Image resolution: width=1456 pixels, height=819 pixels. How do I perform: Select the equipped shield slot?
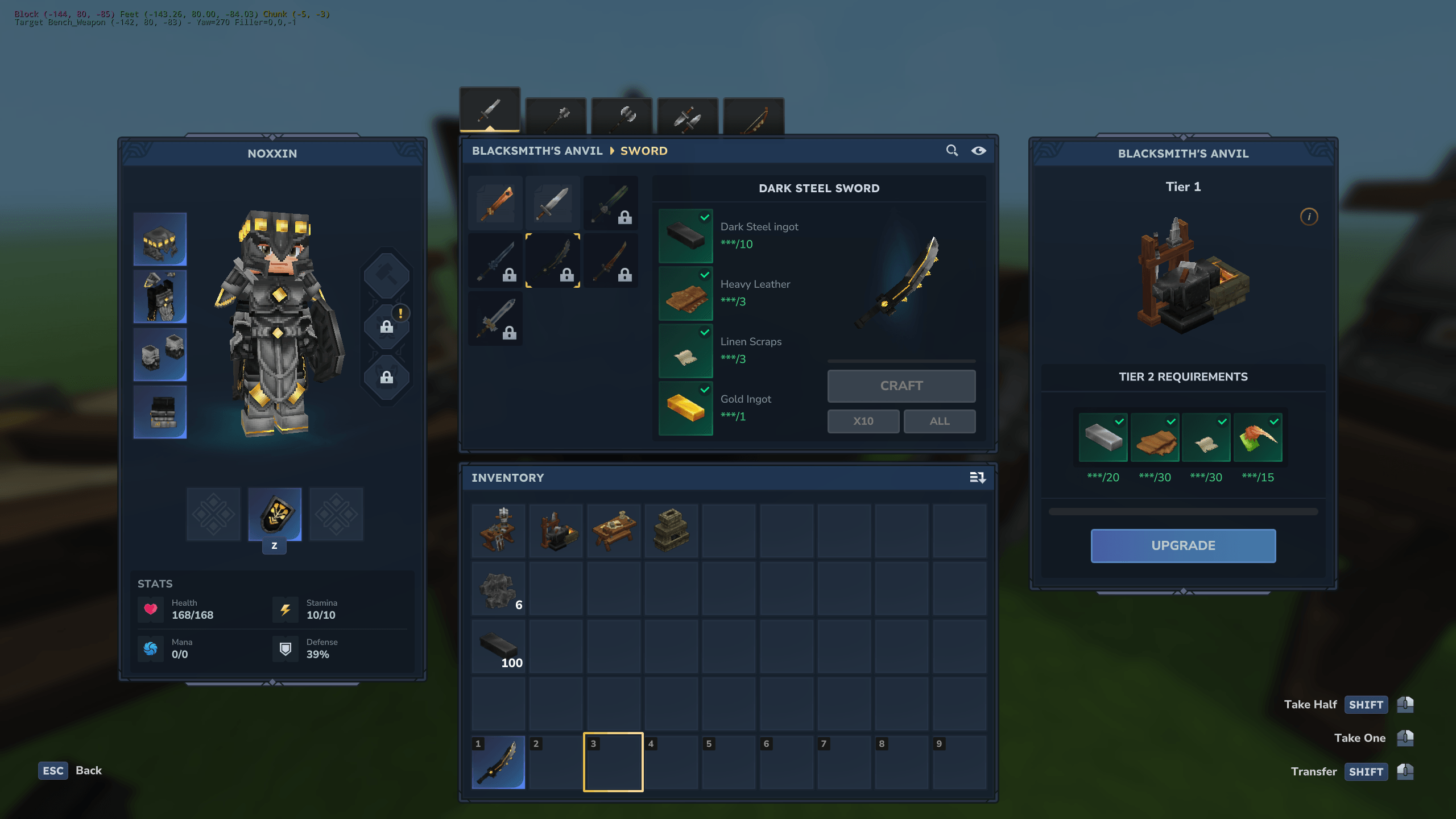tap(275, 514)
